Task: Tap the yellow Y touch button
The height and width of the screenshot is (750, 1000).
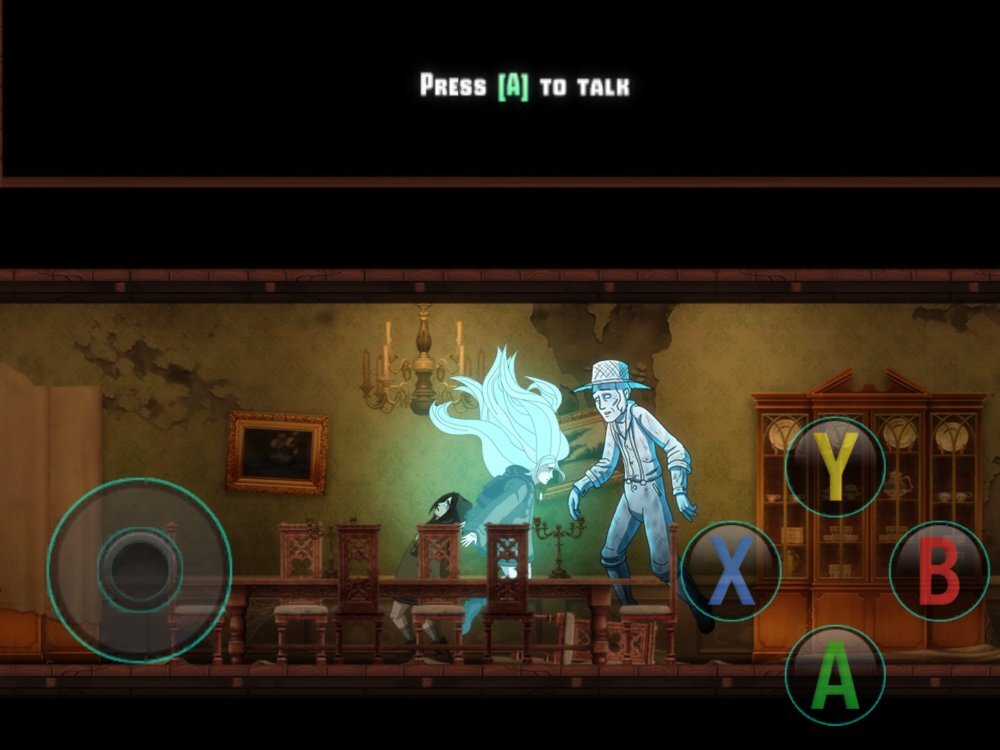Action: tap(835, 468)
